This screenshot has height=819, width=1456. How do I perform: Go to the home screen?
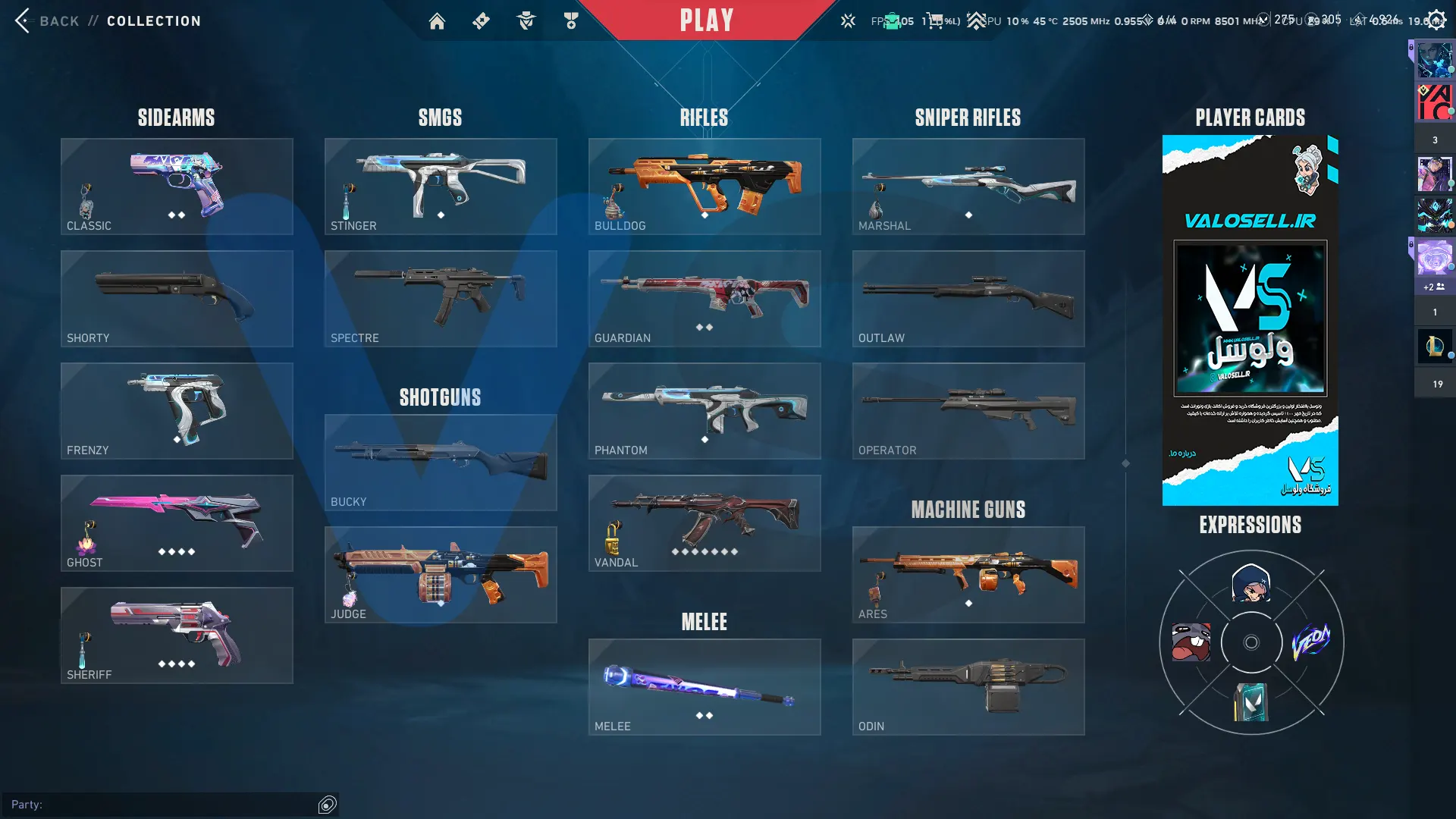pyautogui.click(x=437, y=21)
